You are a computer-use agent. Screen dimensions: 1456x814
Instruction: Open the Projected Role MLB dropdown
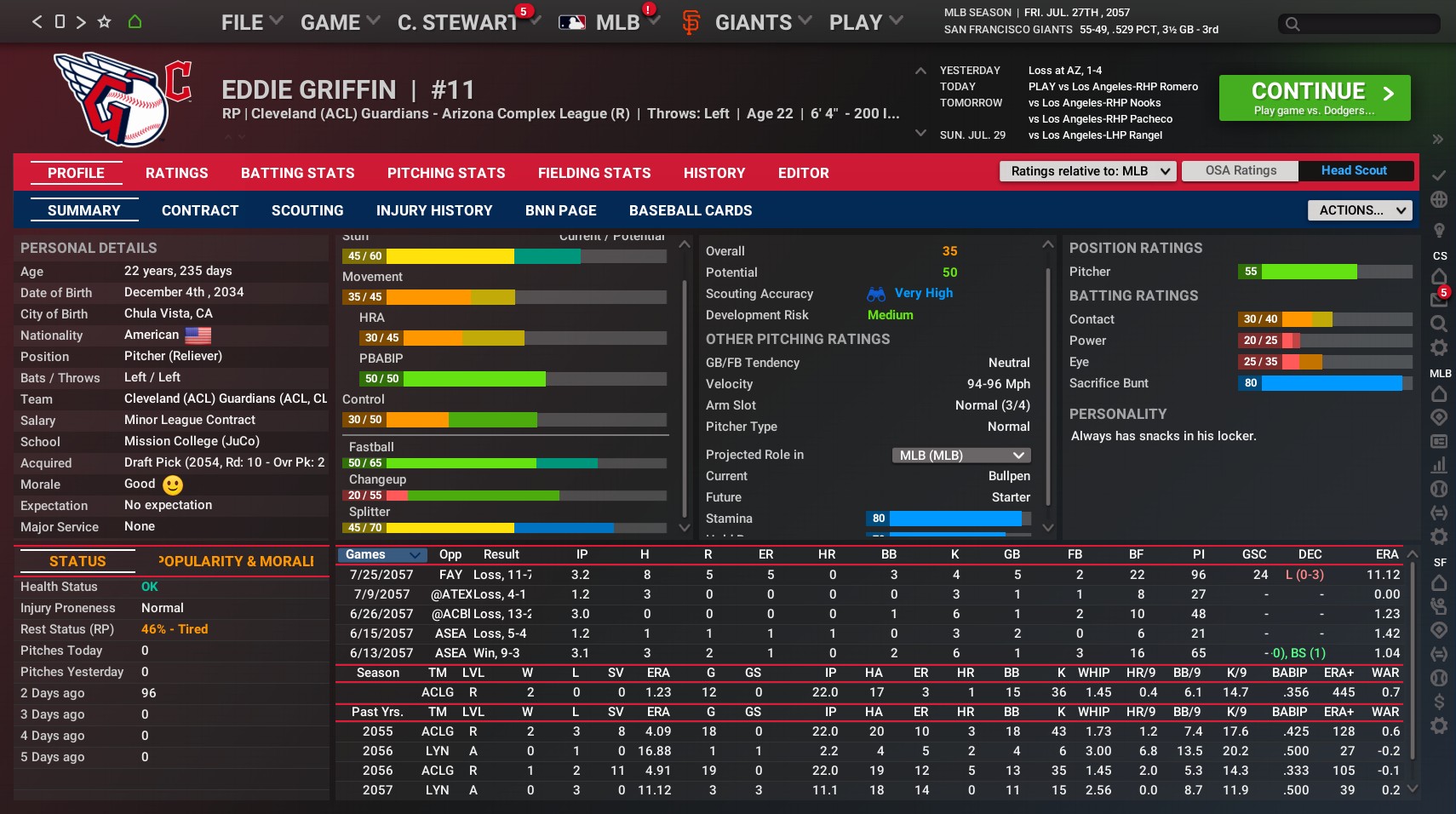pyautogui.click(x=960, y=455)
